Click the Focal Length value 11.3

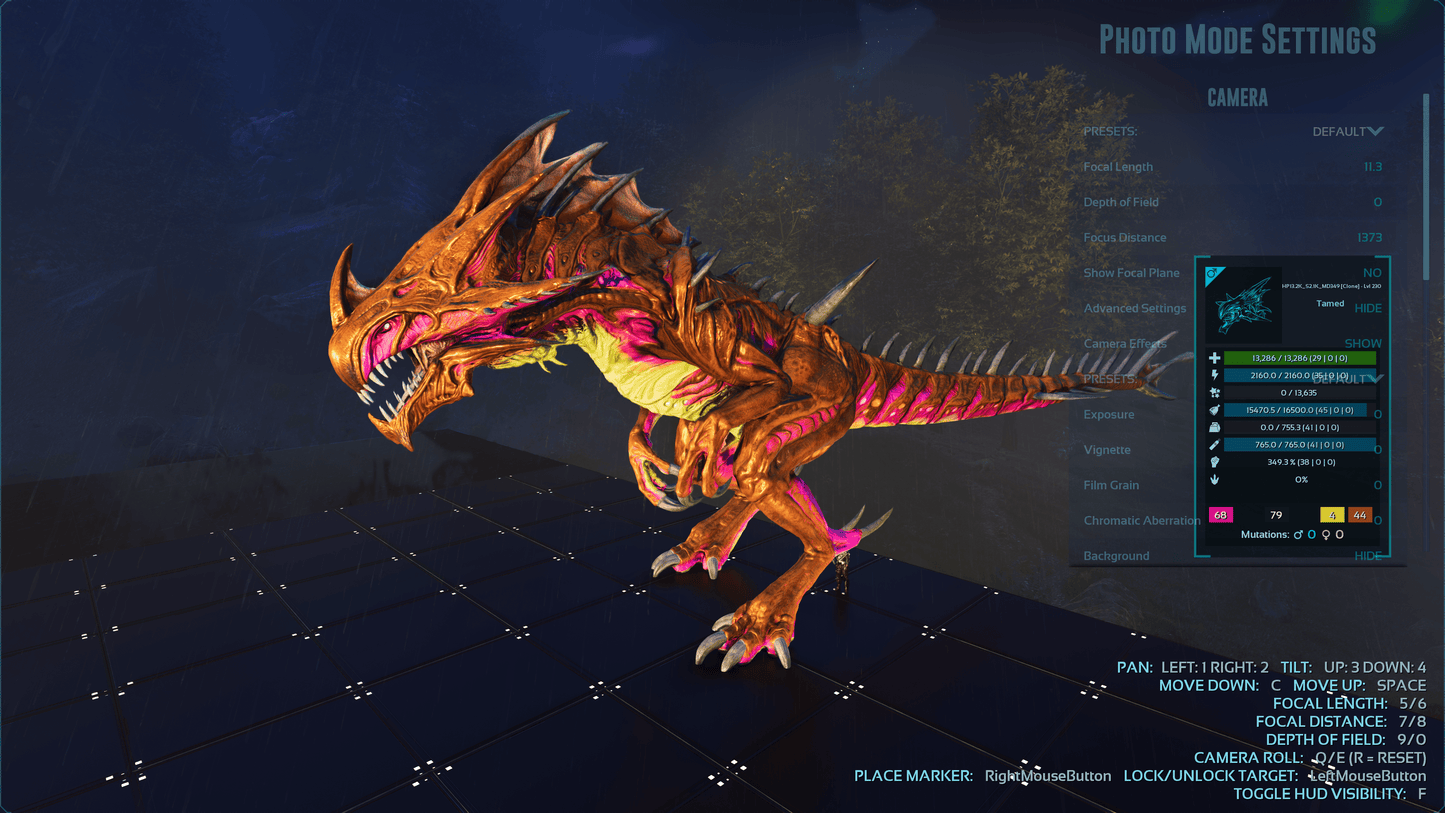pyautogui.click(x=1372, y=167)
